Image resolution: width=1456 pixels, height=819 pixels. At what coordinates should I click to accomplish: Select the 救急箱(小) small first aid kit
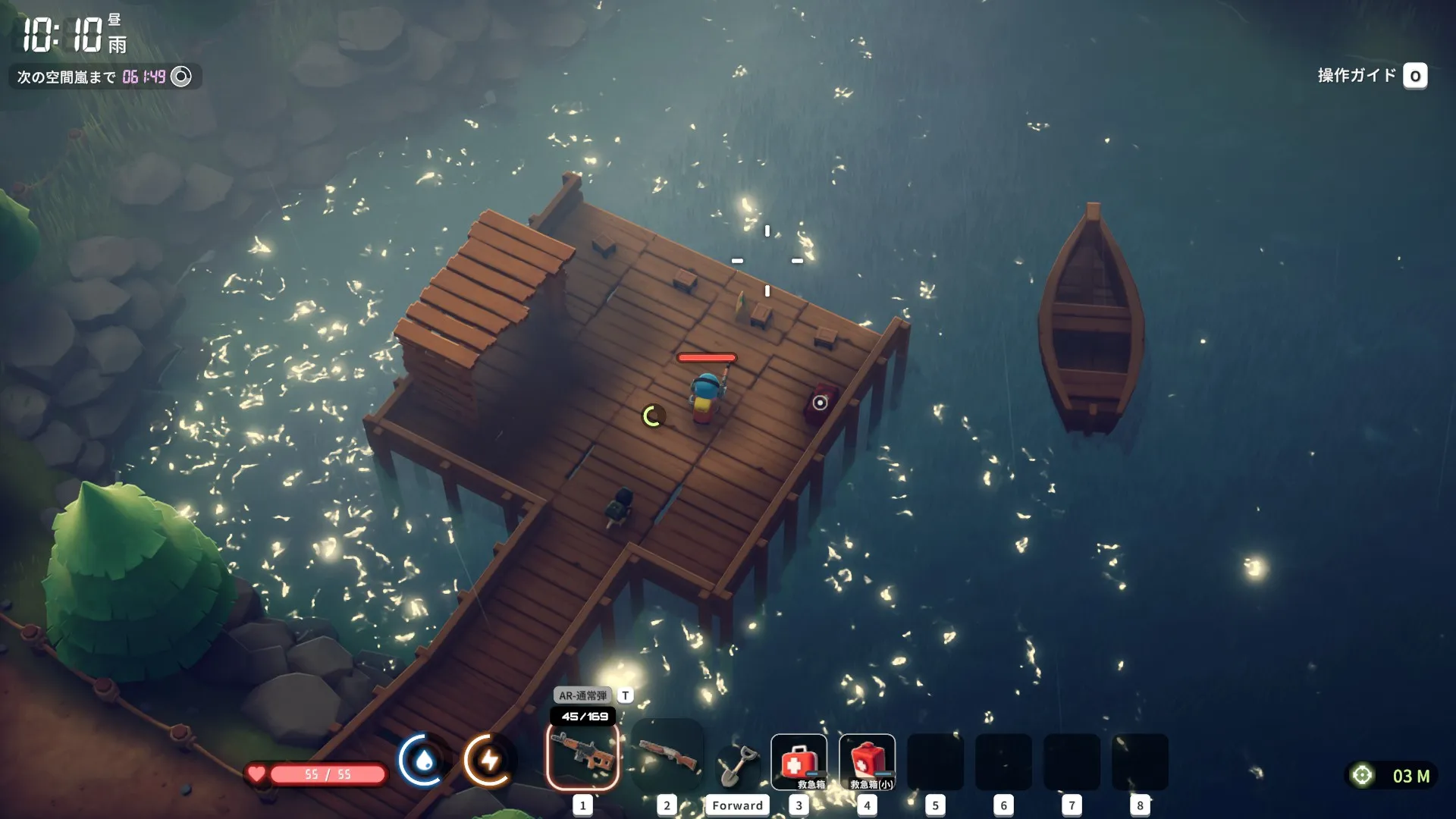pos(867,761)
